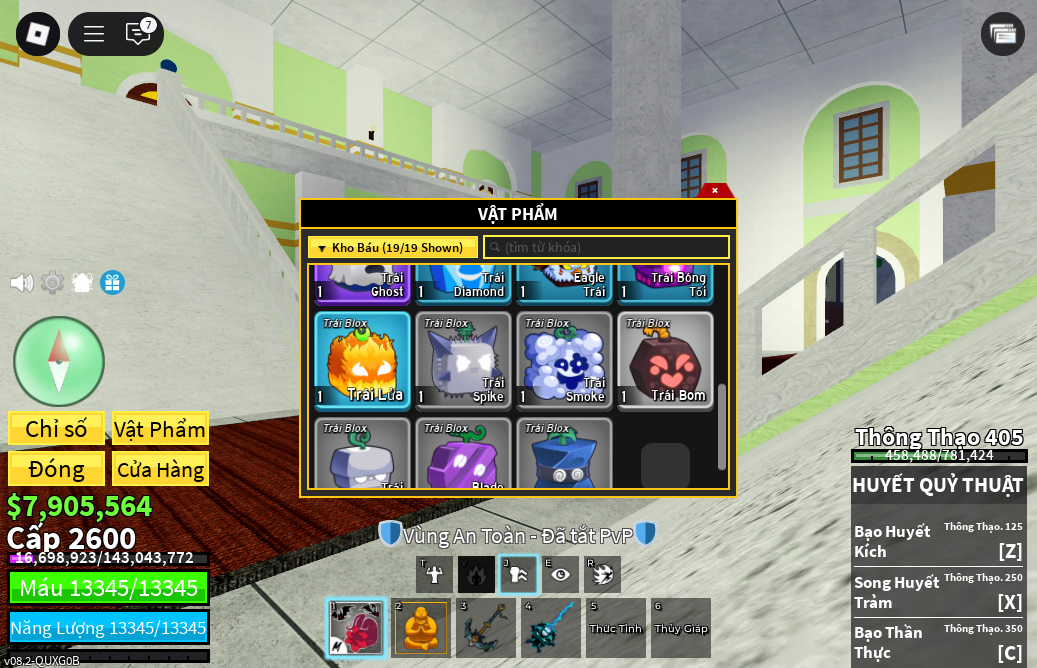1037x668 pixels.
Task: Click the Đóng button
Action: click(x=56, y=469)
